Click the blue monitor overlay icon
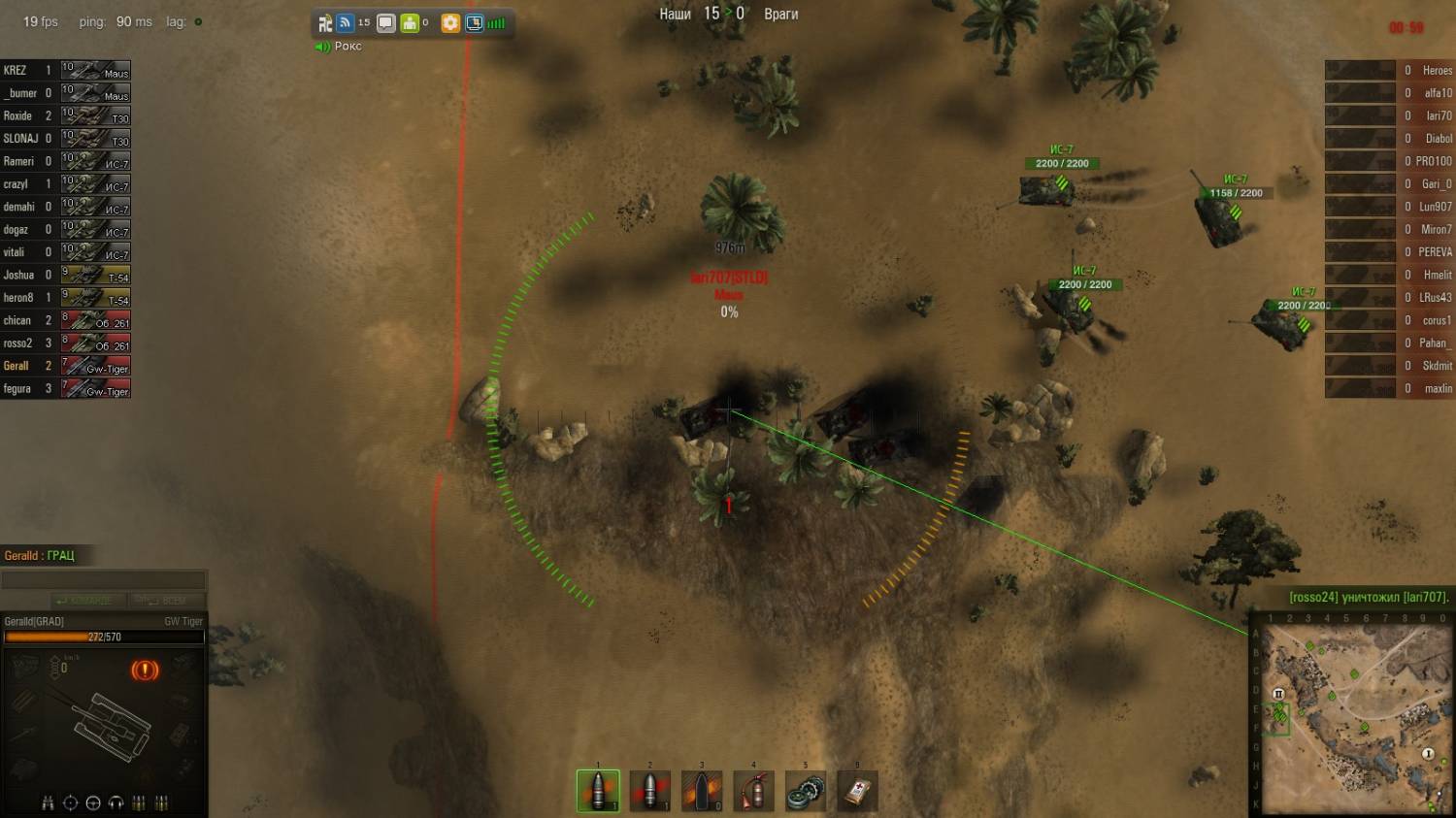 [x=475, y=23]
